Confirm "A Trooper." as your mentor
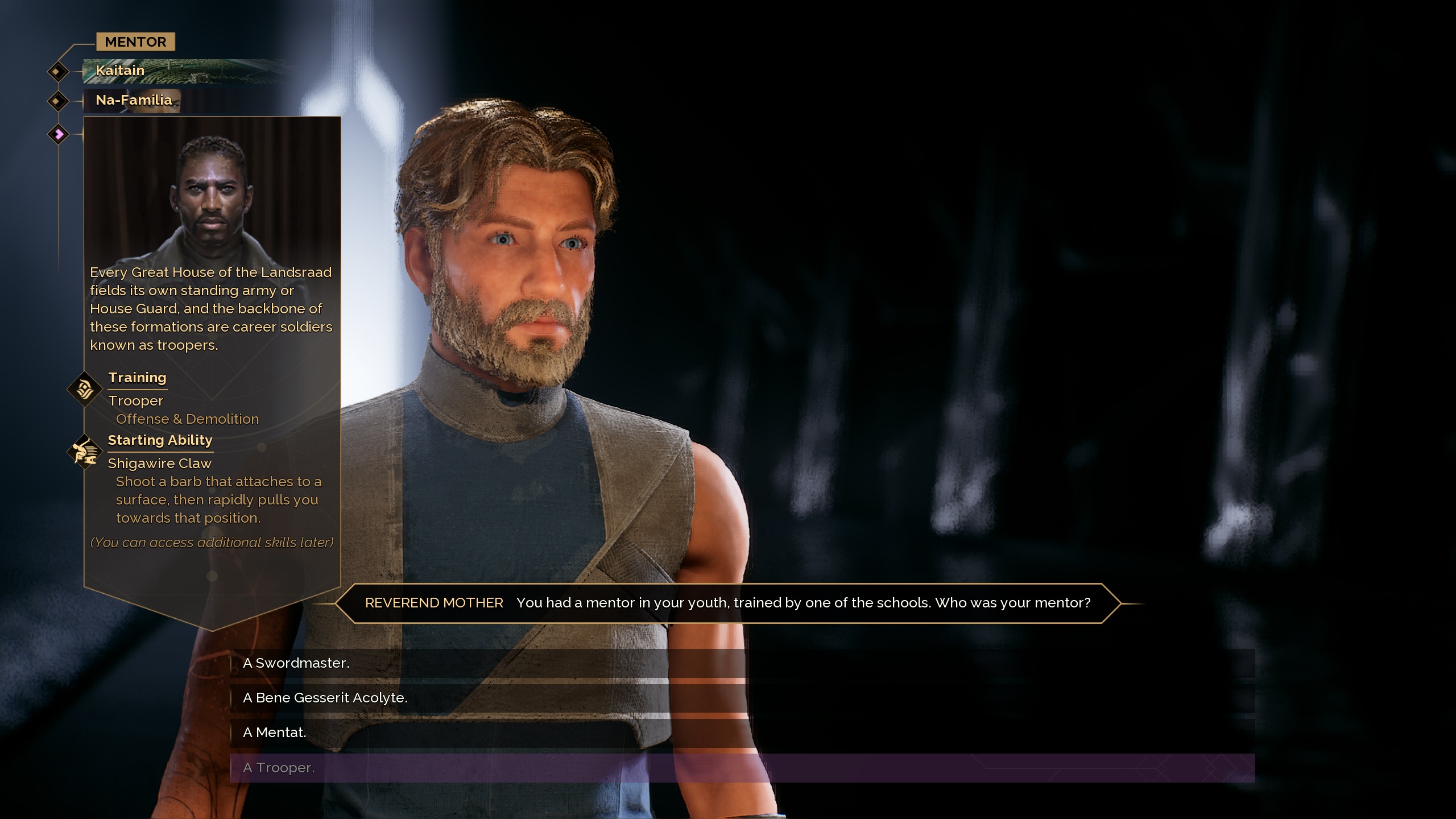The image size is (1456, 819). point(279,768)
